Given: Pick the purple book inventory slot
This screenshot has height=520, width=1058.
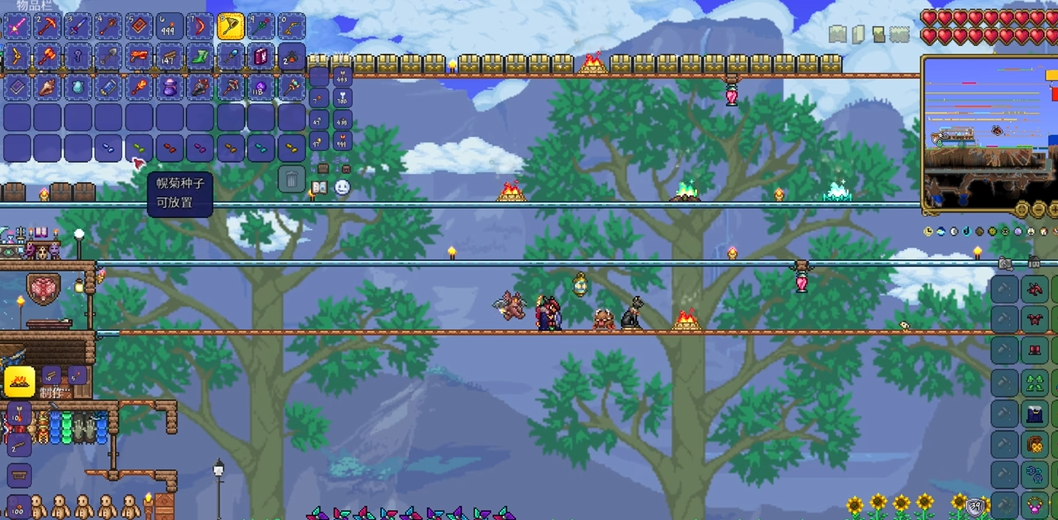Looking at the screenshot, I should tap(261, 56).
